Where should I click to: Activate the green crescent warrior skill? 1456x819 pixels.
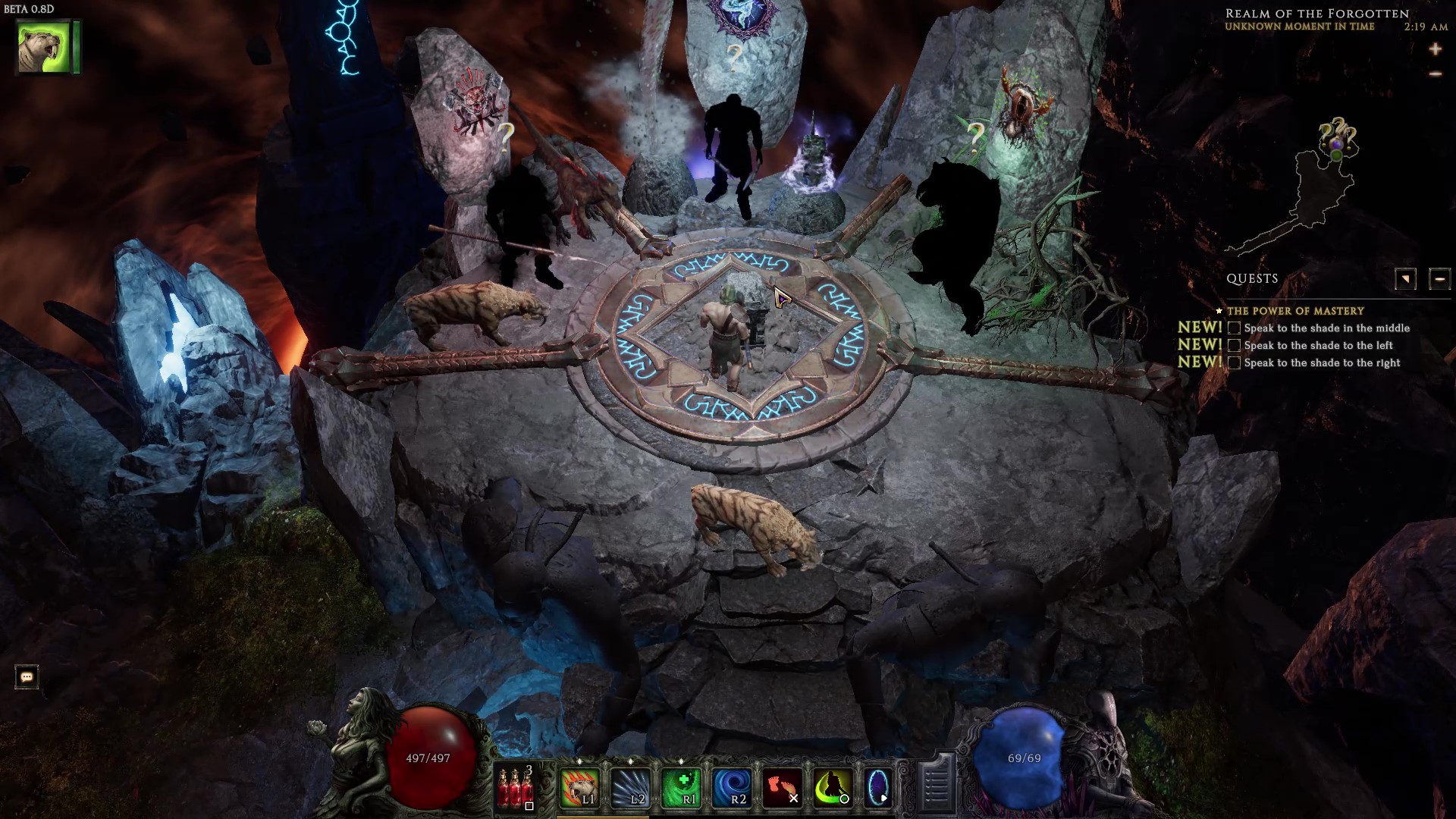[832, 787]
